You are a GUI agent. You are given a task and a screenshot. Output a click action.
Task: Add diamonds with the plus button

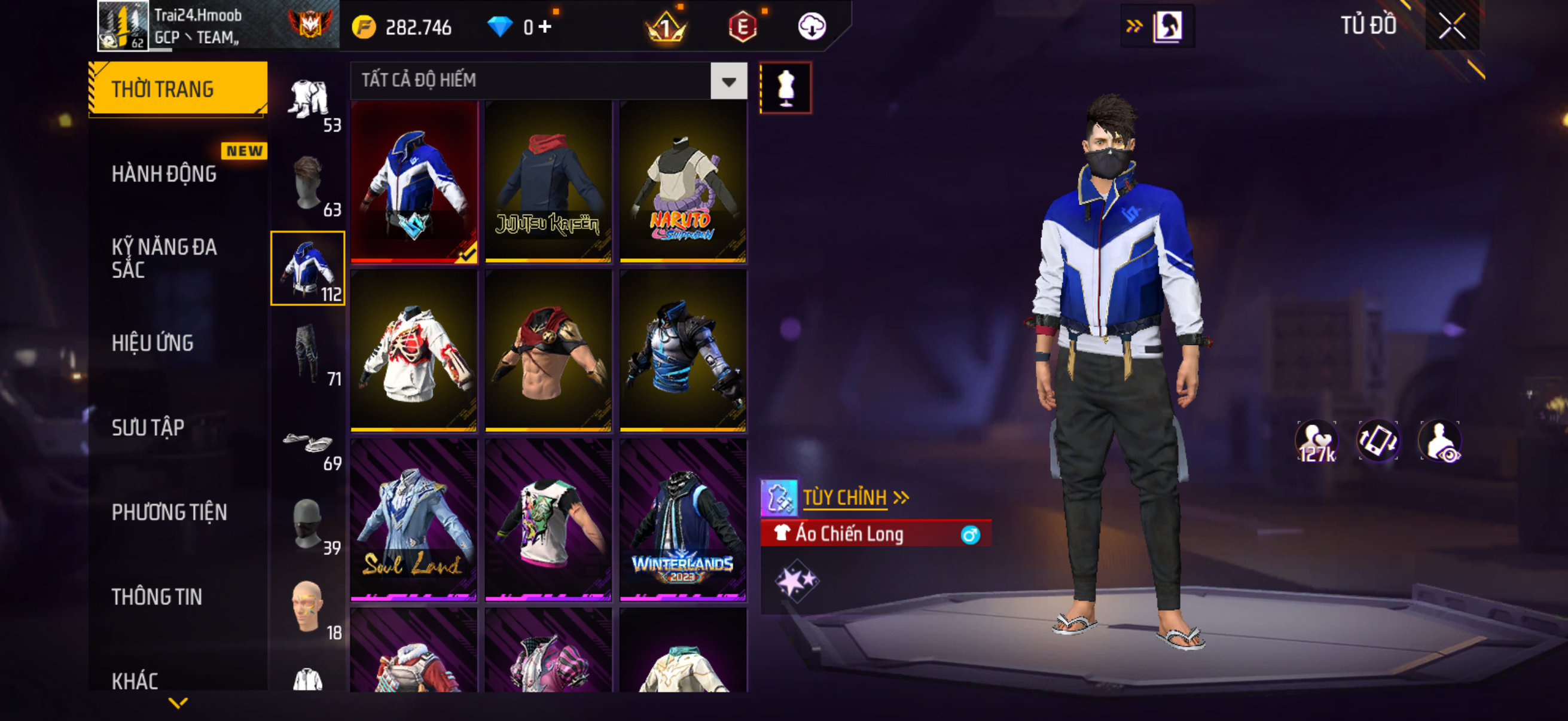point(545,27)
